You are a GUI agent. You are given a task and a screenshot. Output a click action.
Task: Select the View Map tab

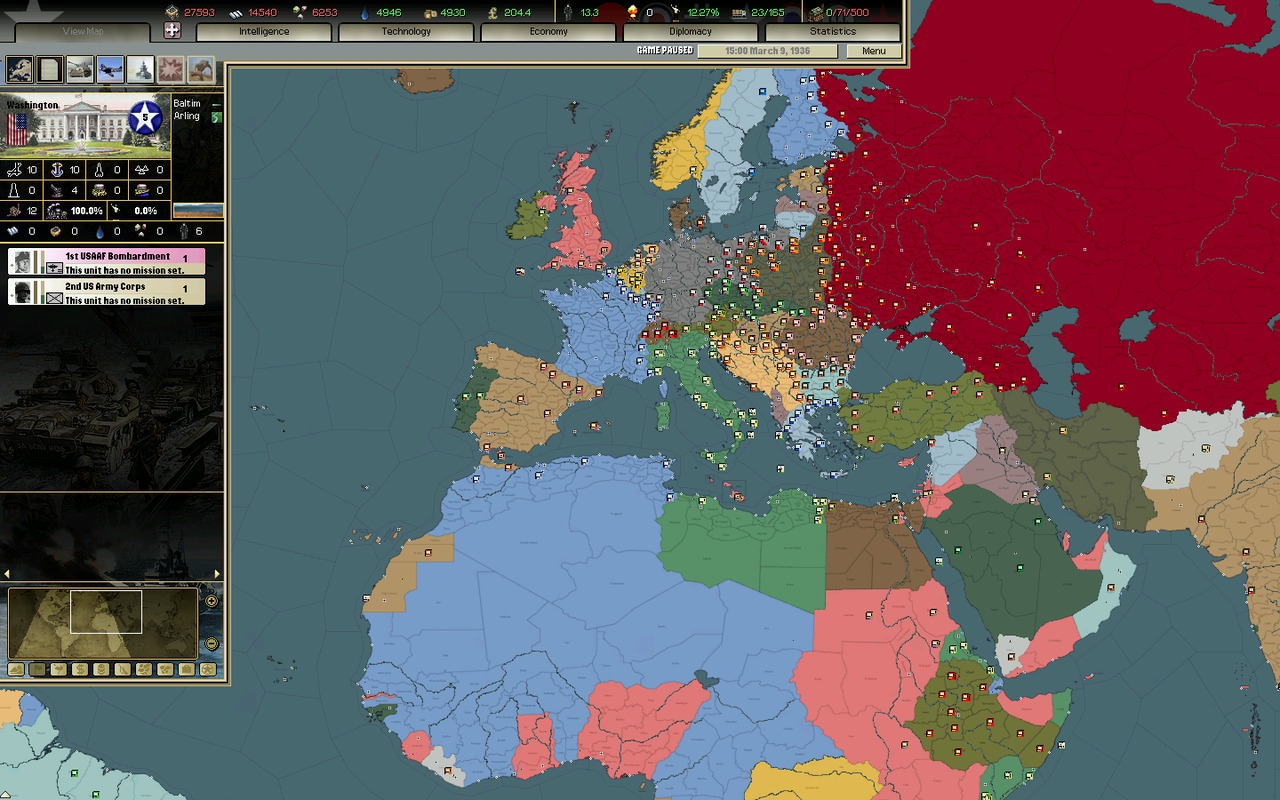pos(83,32)
